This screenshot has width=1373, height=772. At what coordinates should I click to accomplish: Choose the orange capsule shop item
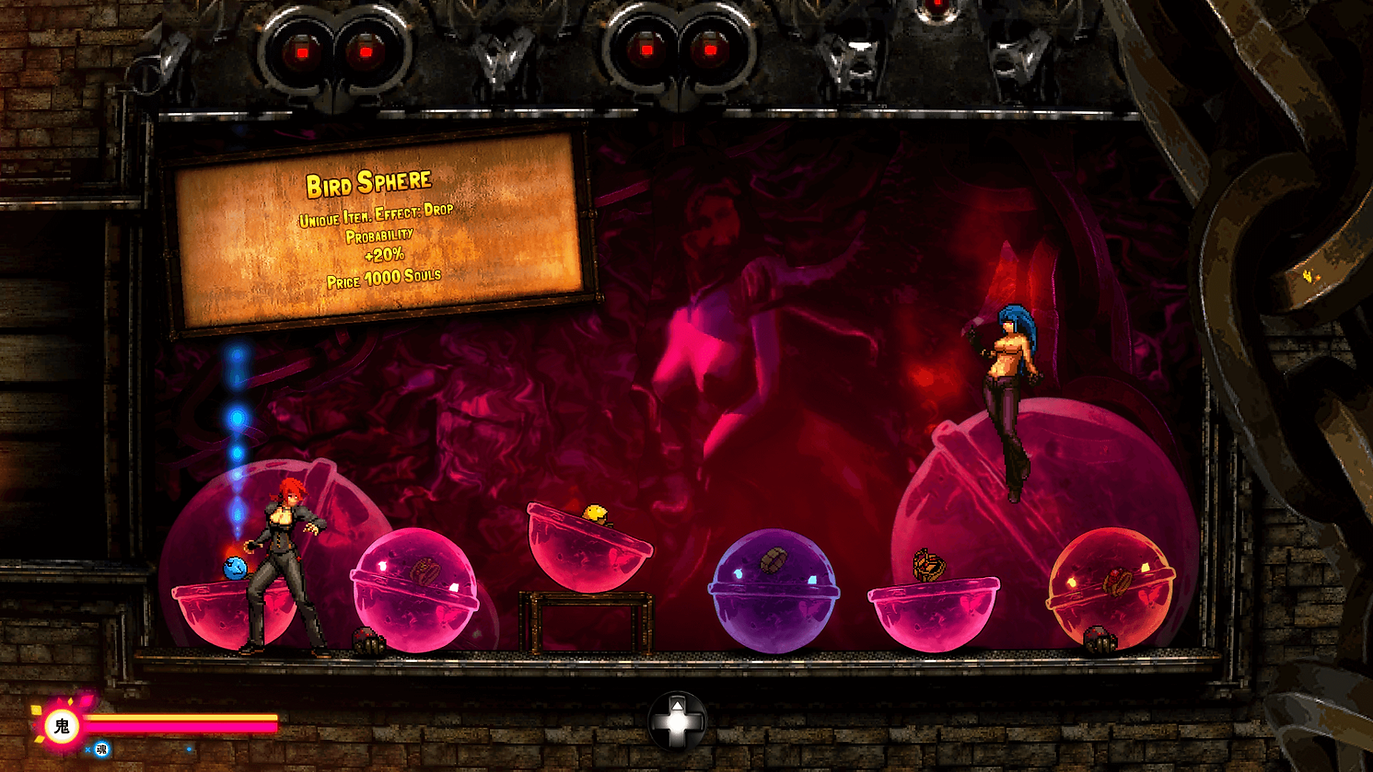[x=1110, y=588]
